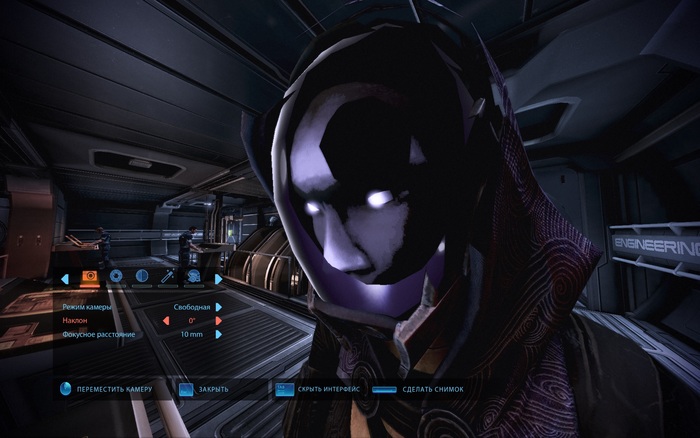Switch to the magic wand filters tab

pos(167,277)
